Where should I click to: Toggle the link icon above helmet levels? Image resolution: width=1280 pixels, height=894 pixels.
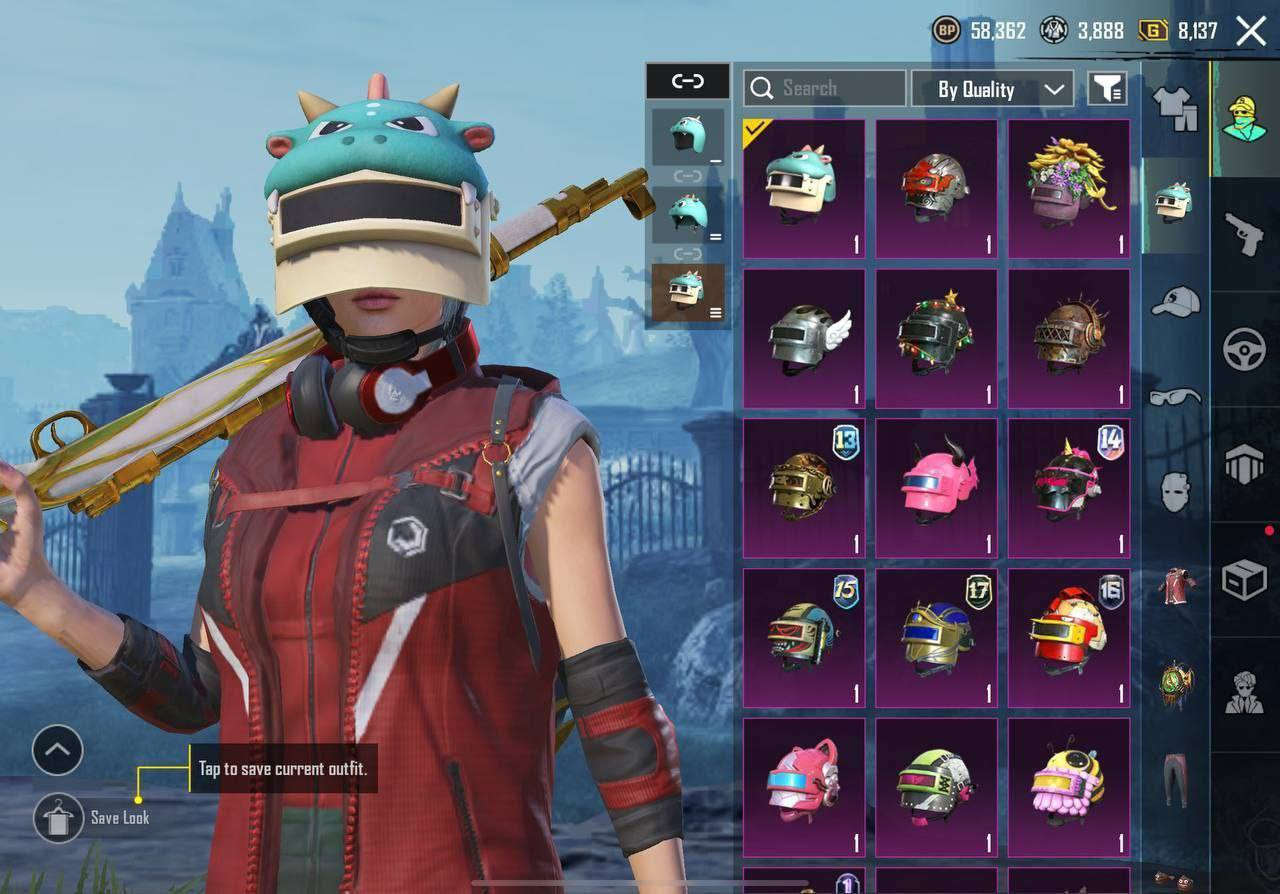click(x=688, y=81)
